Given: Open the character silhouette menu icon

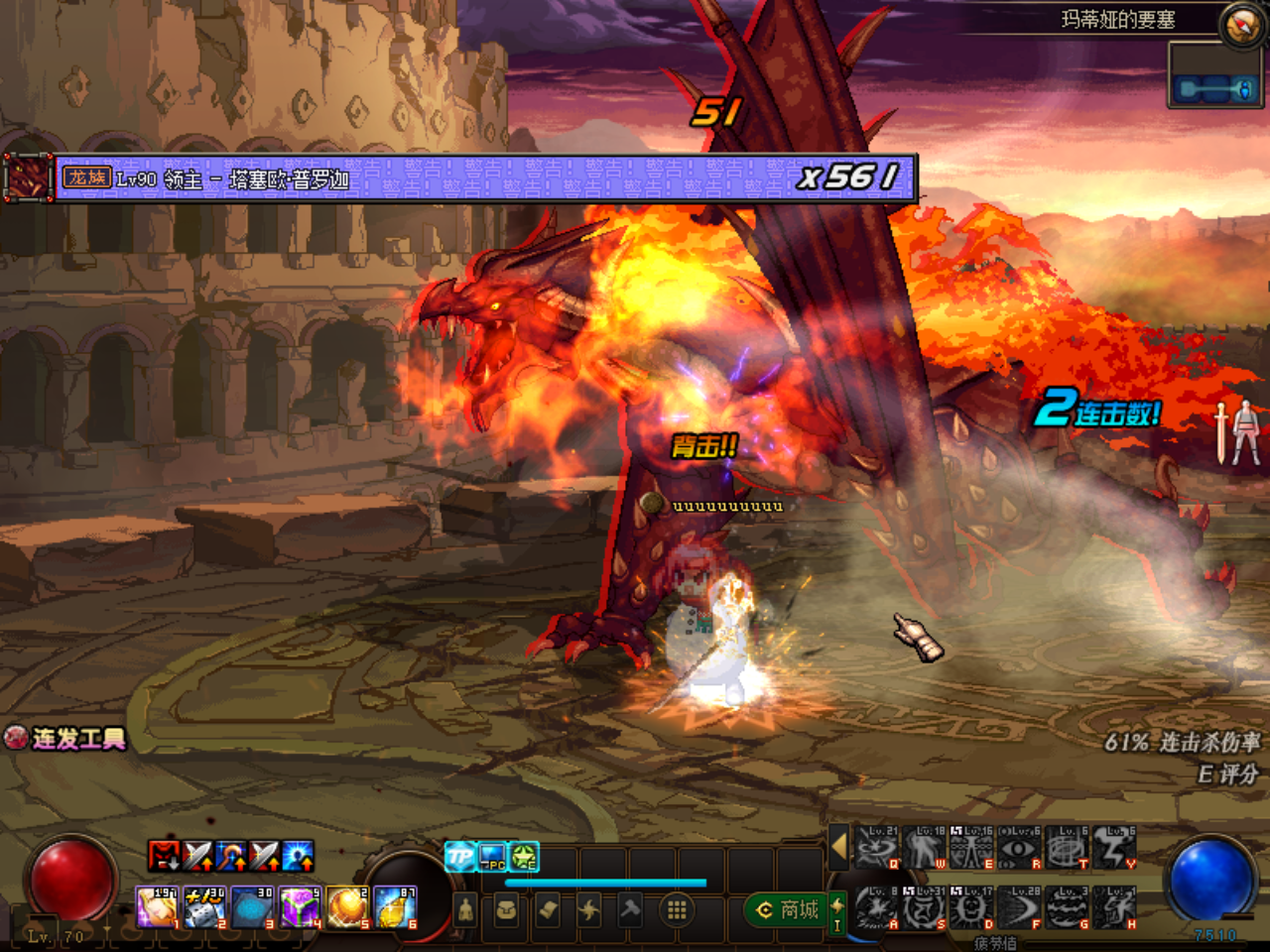Looking at the screenshot, I should point(464,909).
